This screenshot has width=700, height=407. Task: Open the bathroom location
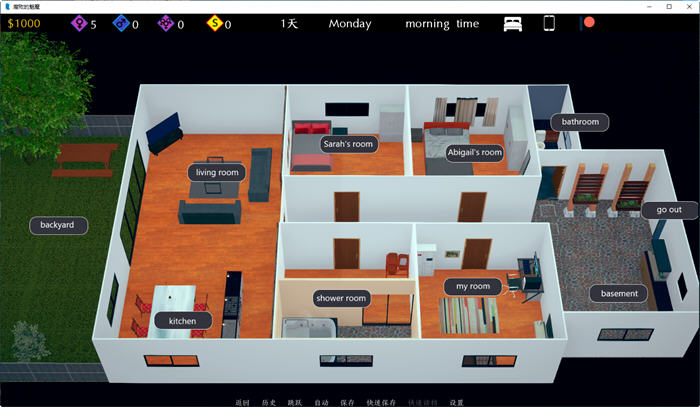click(579, 122)
